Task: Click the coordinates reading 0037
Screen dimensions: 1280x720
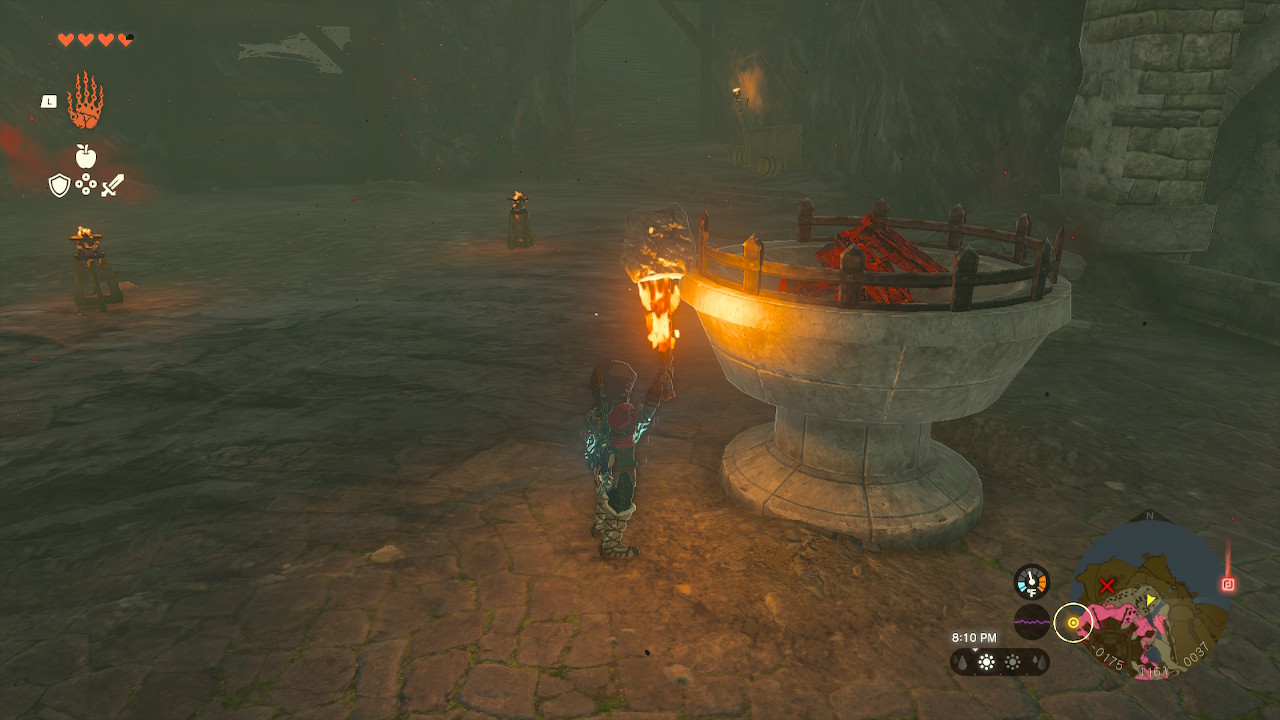Action: 1197,654
